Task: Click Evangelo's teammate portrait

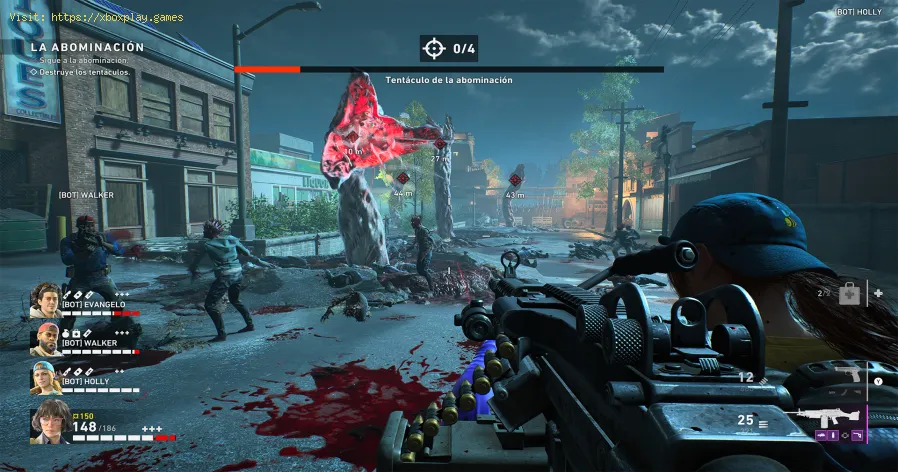Action: click(44, 298)
